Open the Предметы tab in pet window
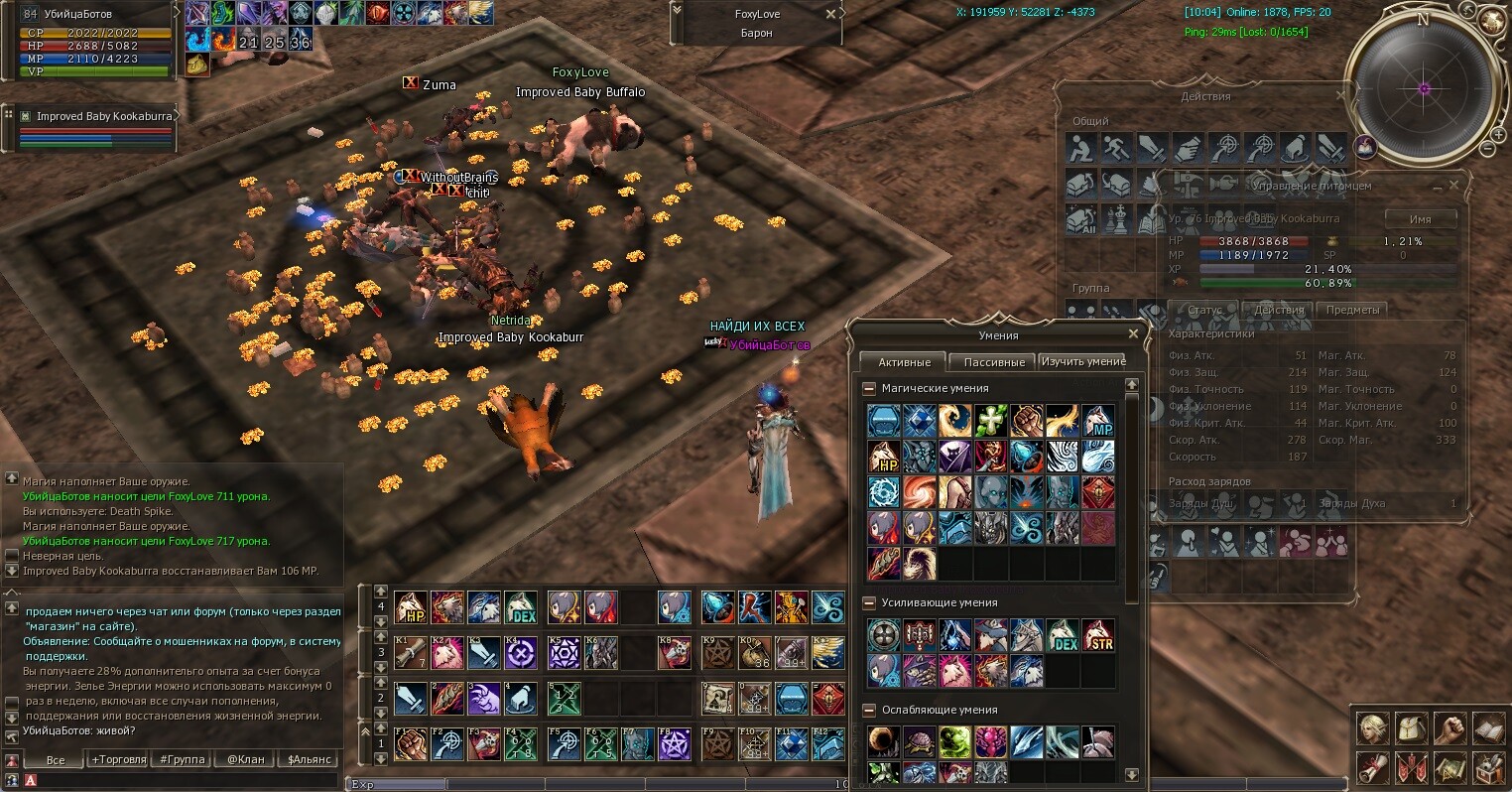 (1352, 310)
